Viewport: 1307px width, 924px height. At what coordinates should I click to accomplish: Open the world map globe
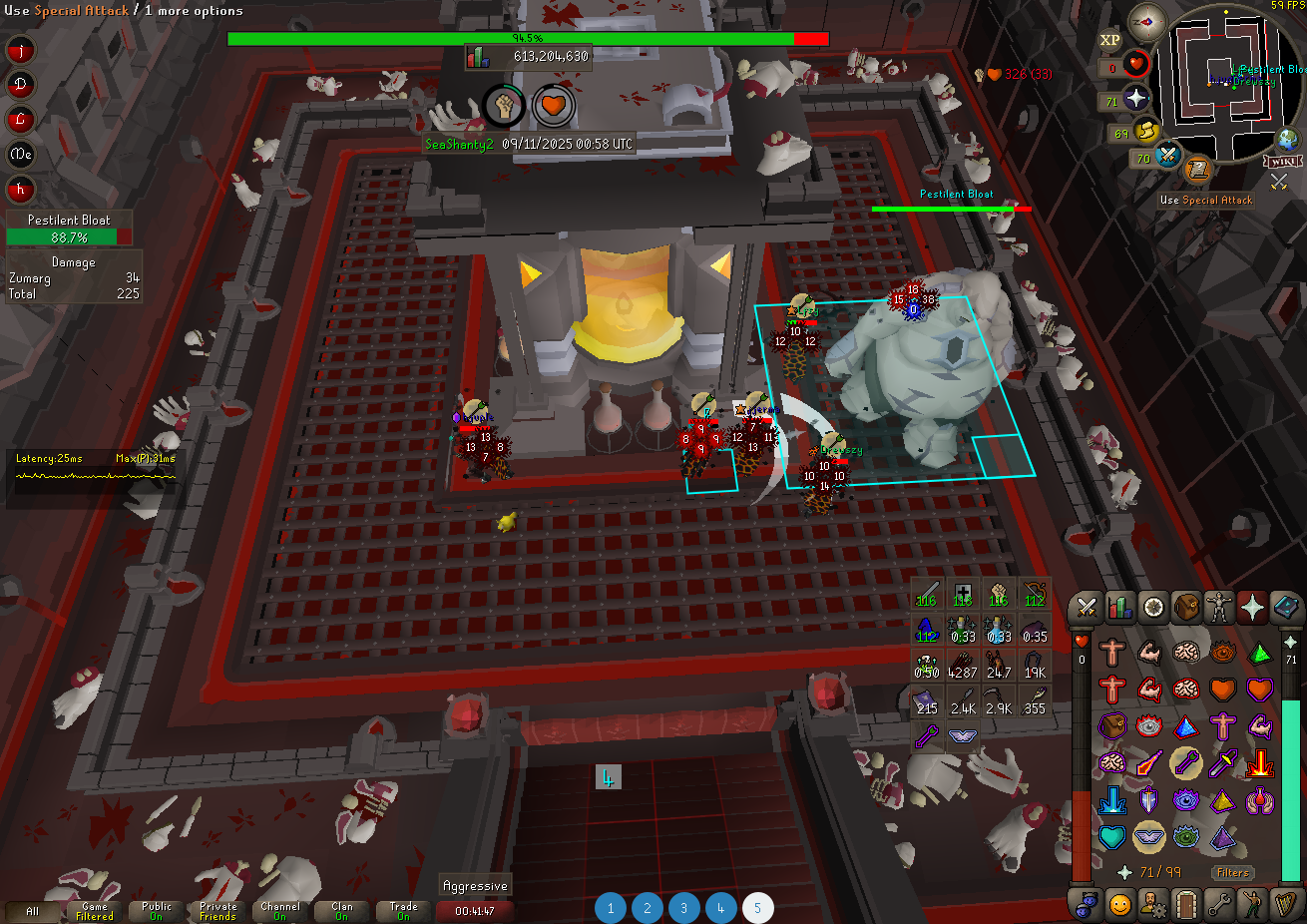pos(1287,139)
